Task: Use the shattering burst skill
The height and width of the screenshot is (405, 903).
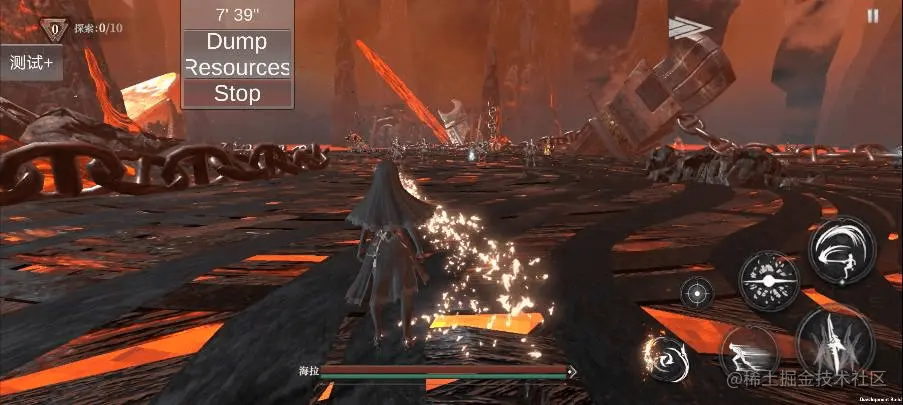Action: point(768,281)
